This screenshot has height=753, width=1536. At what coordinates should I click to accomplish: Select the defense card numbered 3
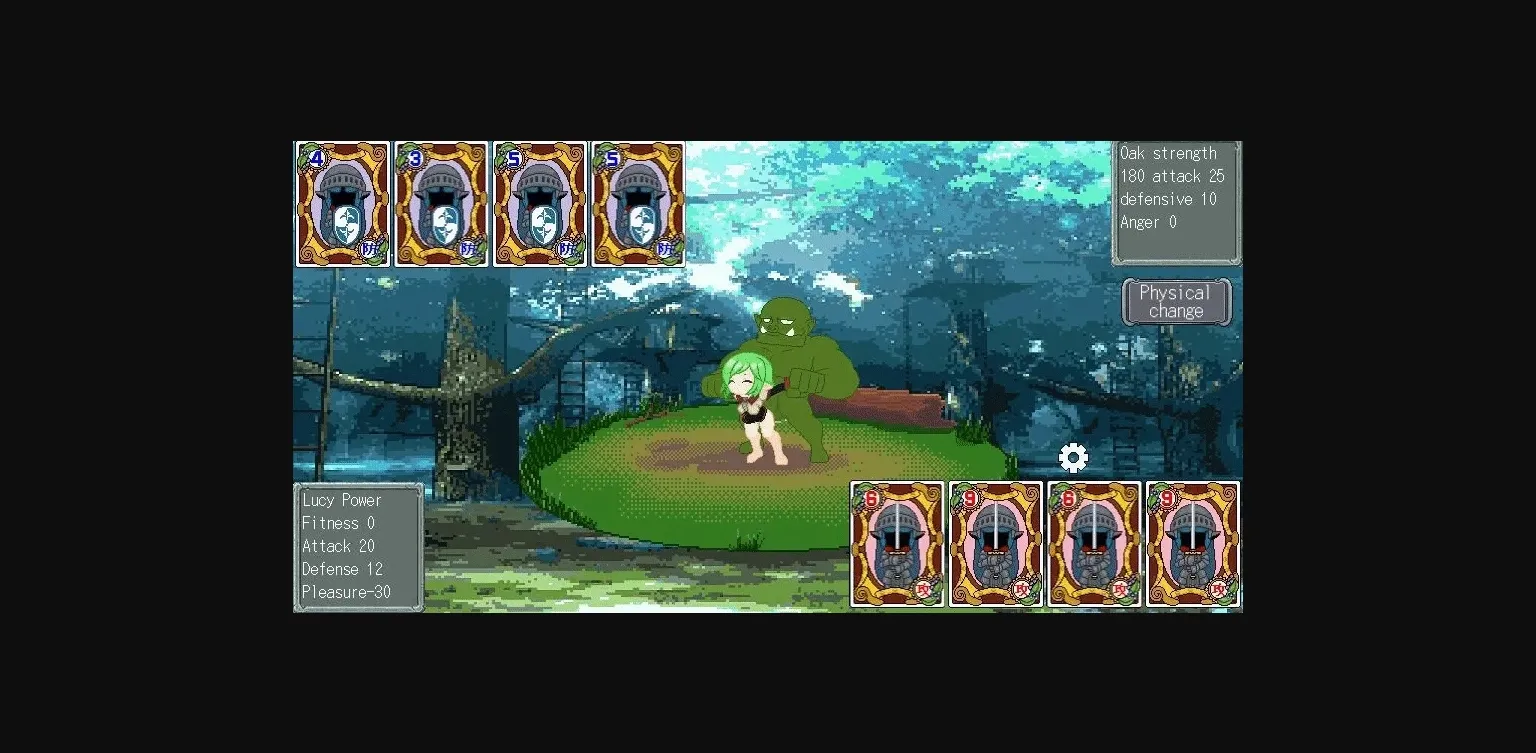click(440, 205)
